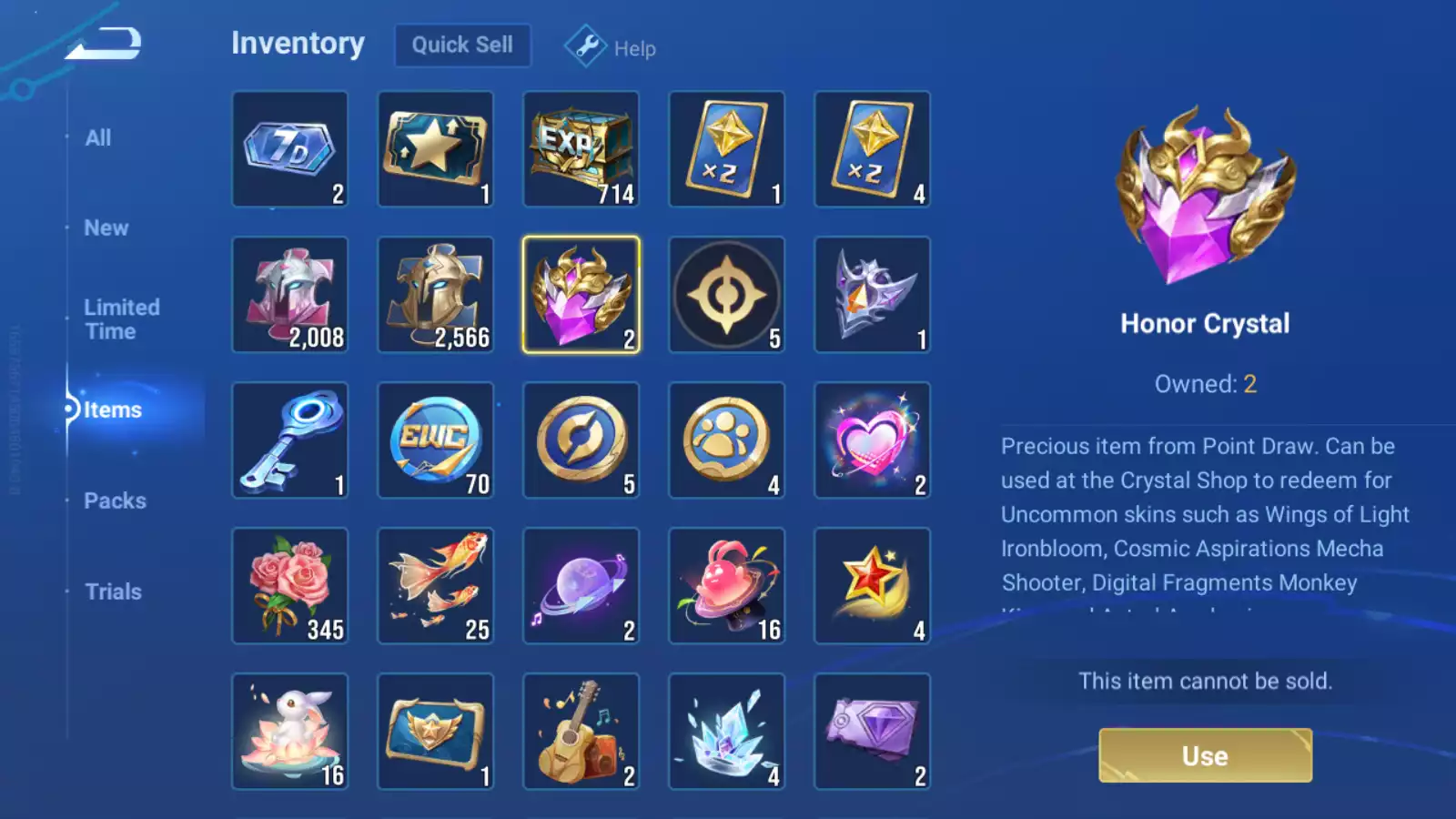Click the crystal shards item
The height and width of the screenshot is (819, 1456).
click(x=727, y=733)
